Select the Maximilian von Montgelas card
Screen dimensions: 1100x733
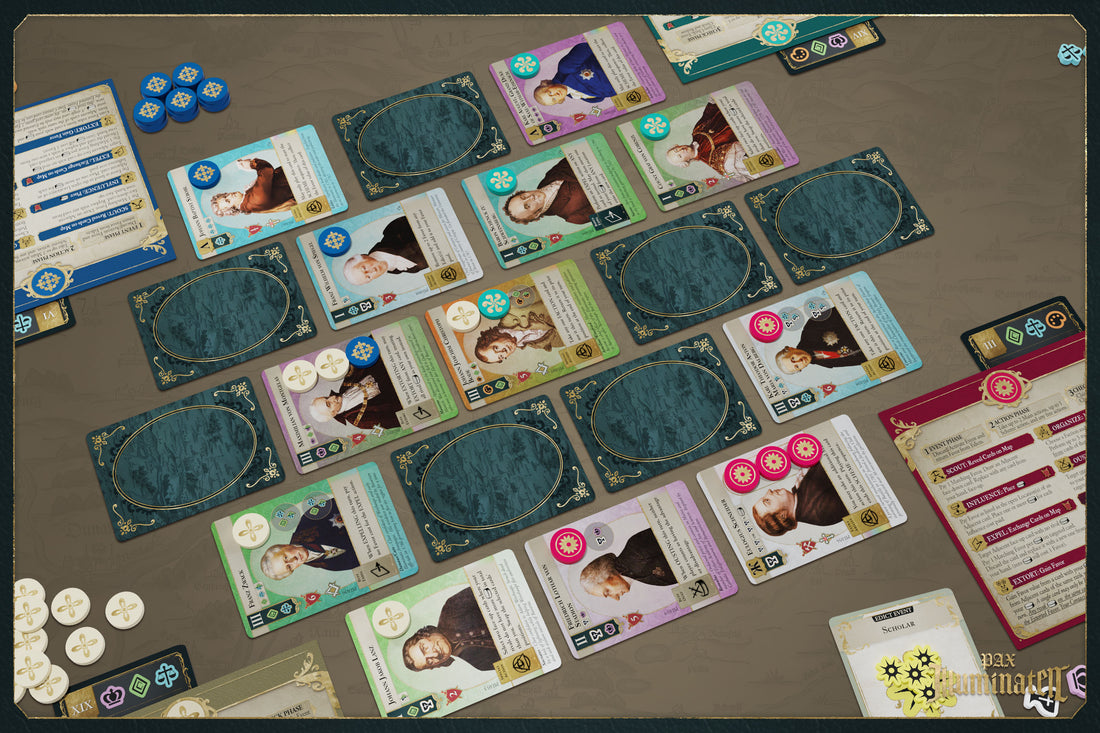click(x=358, y=393)
